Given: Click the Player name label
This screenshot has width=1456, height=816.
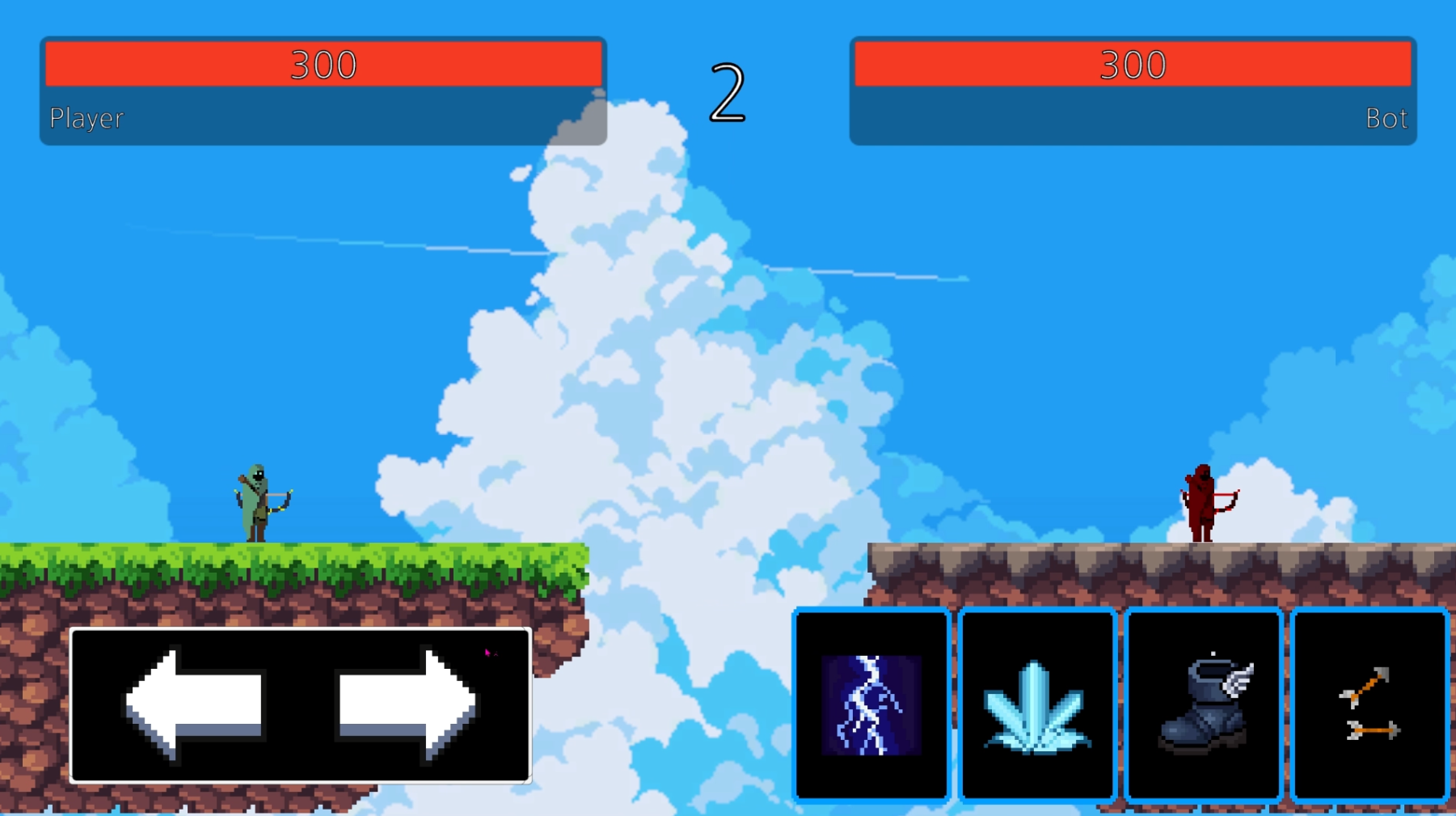Looking at the screenshot, I should (86, 119).
